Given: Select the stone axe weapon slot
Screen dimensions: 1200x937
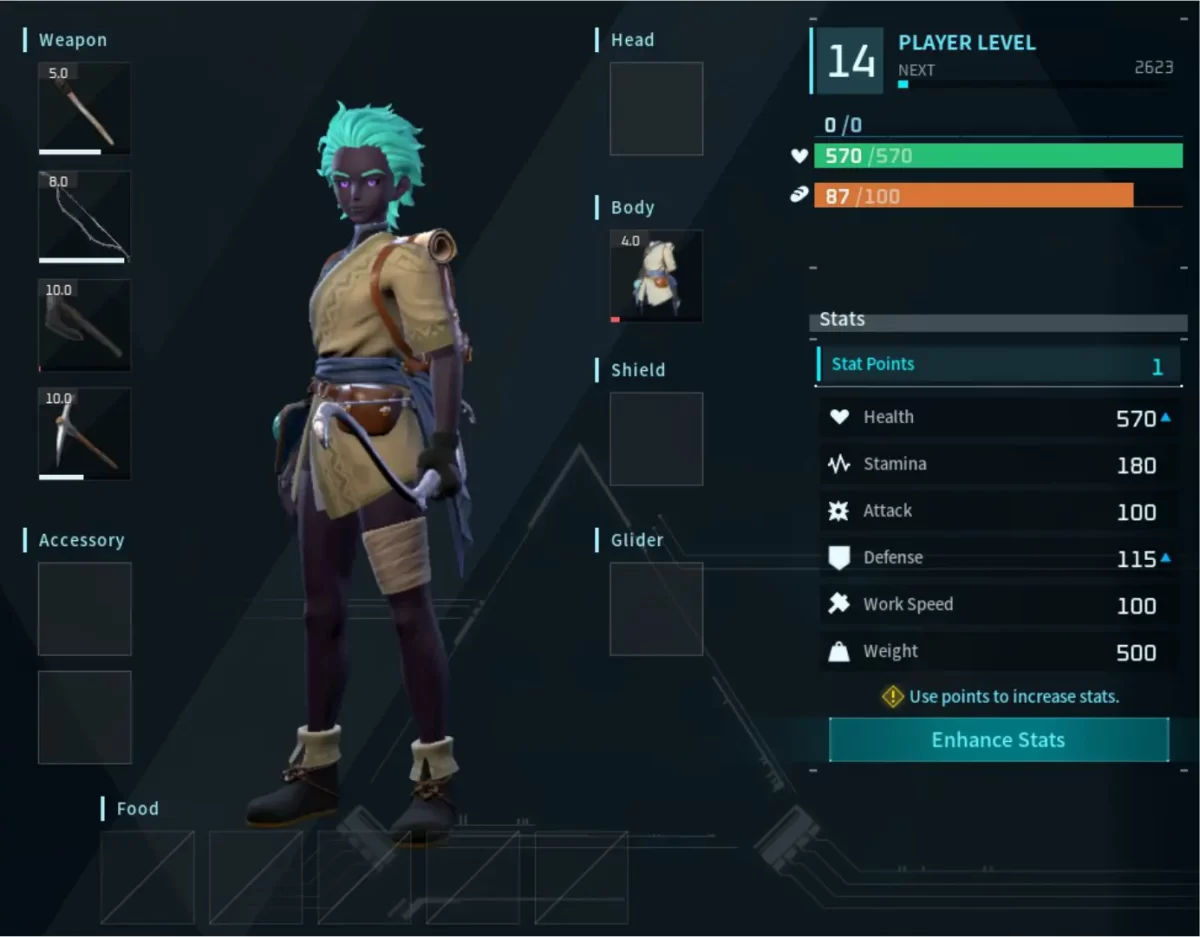Looking at the screenshot, I should pos(84,325).
